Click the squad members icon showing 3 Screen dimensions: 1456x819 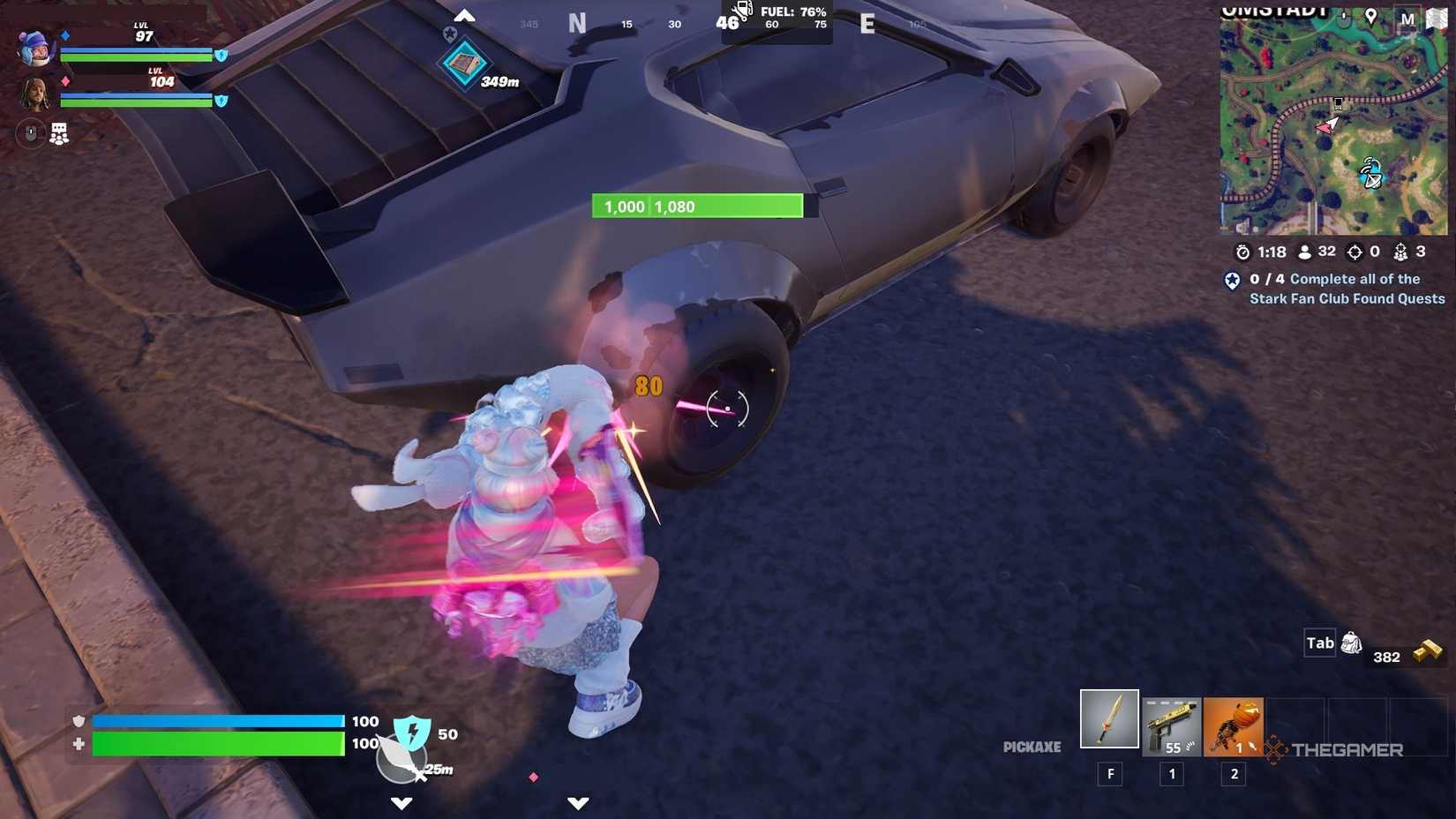click(x=1400, y=253)
